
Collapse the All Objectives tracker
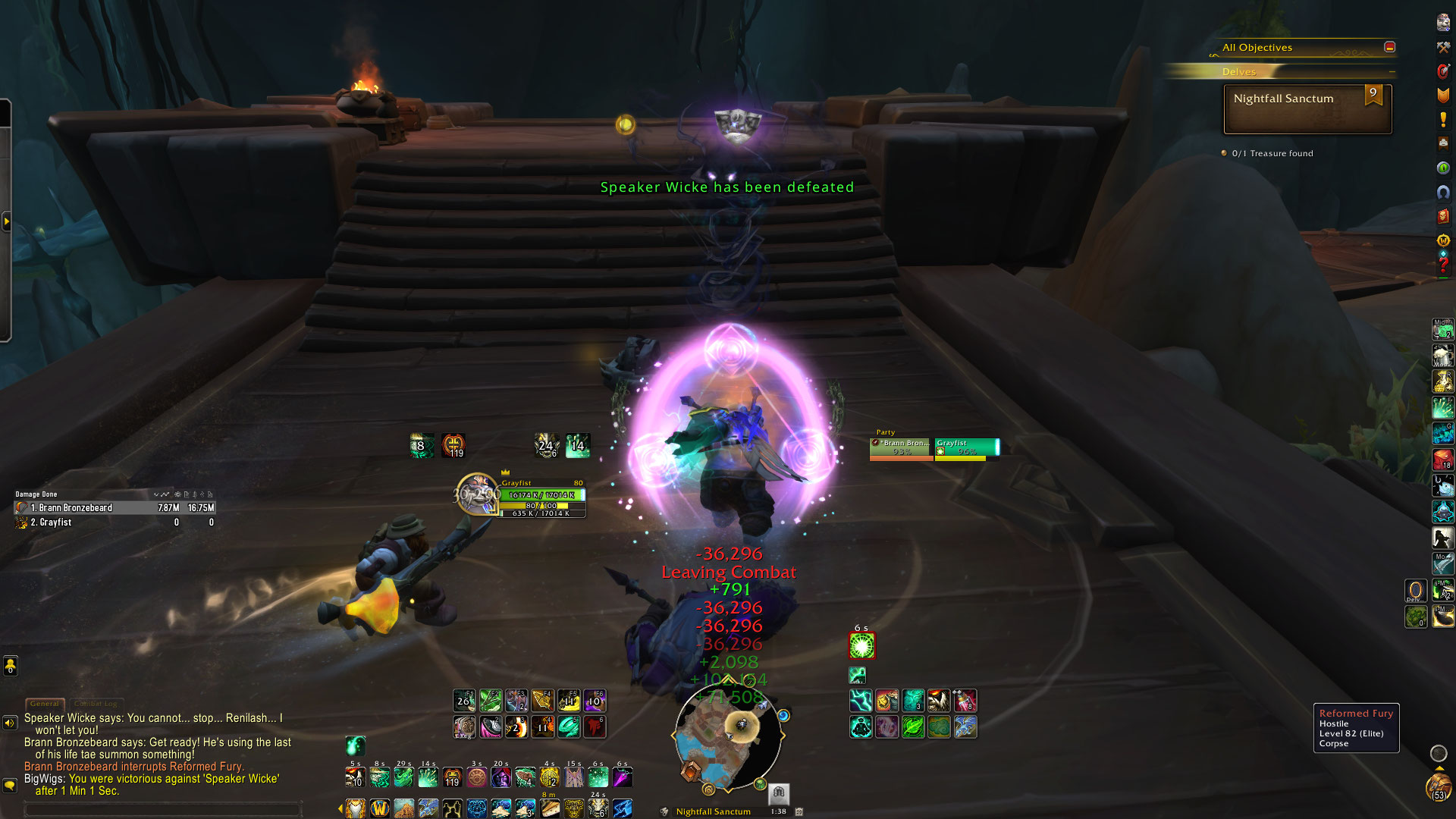click(x=1389, y=47)
